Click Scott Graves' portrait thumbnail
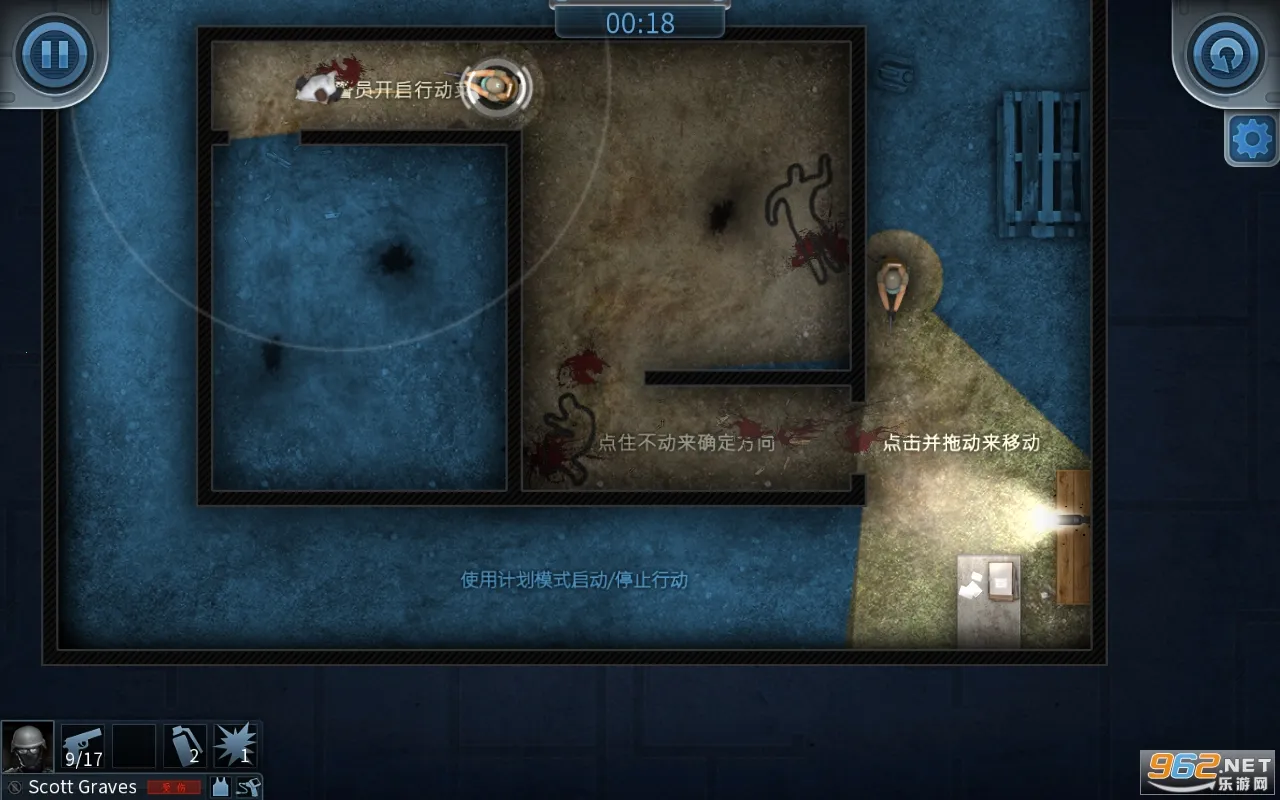This screenshot has height=800, width=1280. pos(28,744)
